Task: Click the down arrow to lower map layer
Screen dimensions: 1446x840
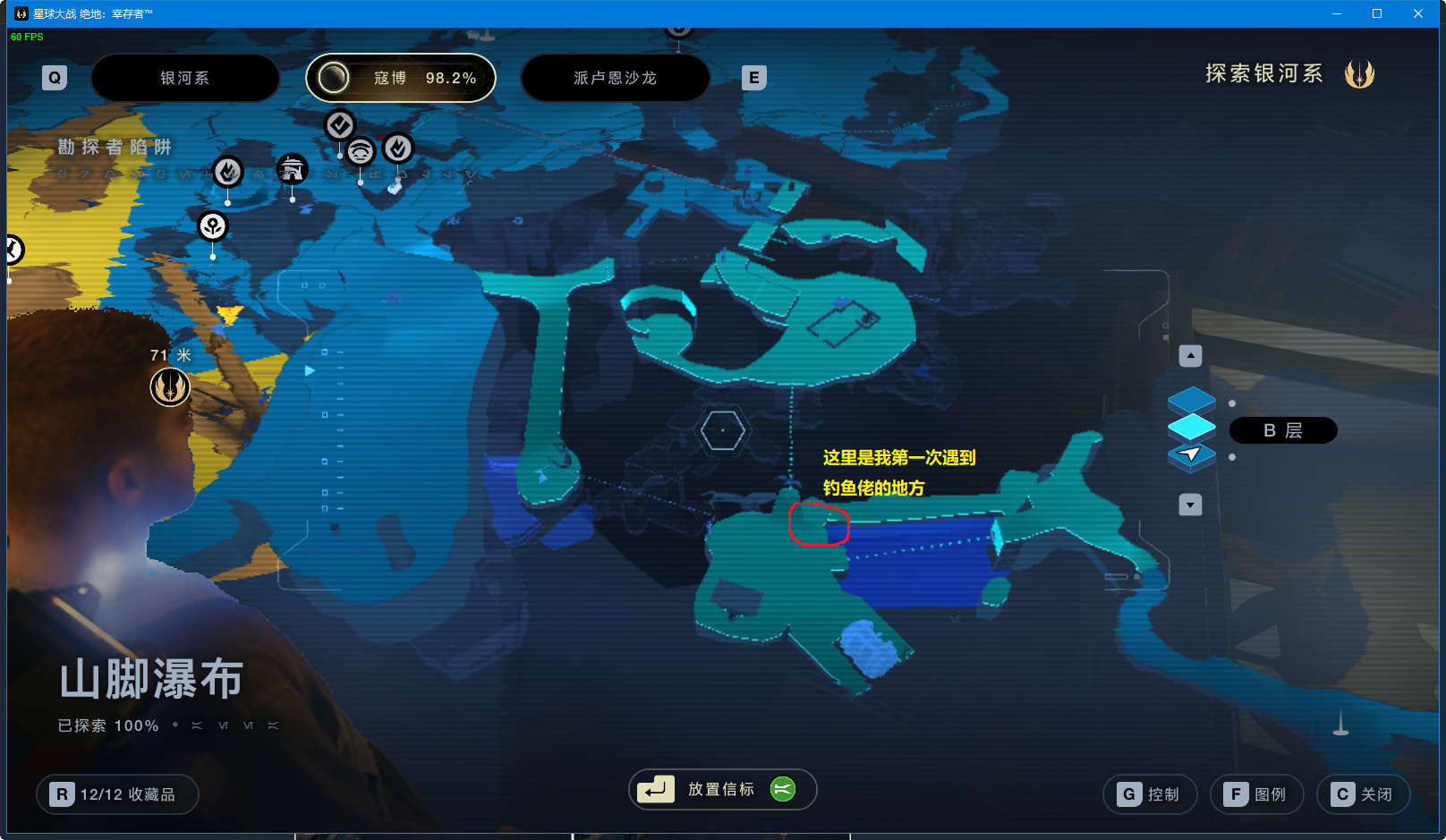Action: coord(1191,505)
